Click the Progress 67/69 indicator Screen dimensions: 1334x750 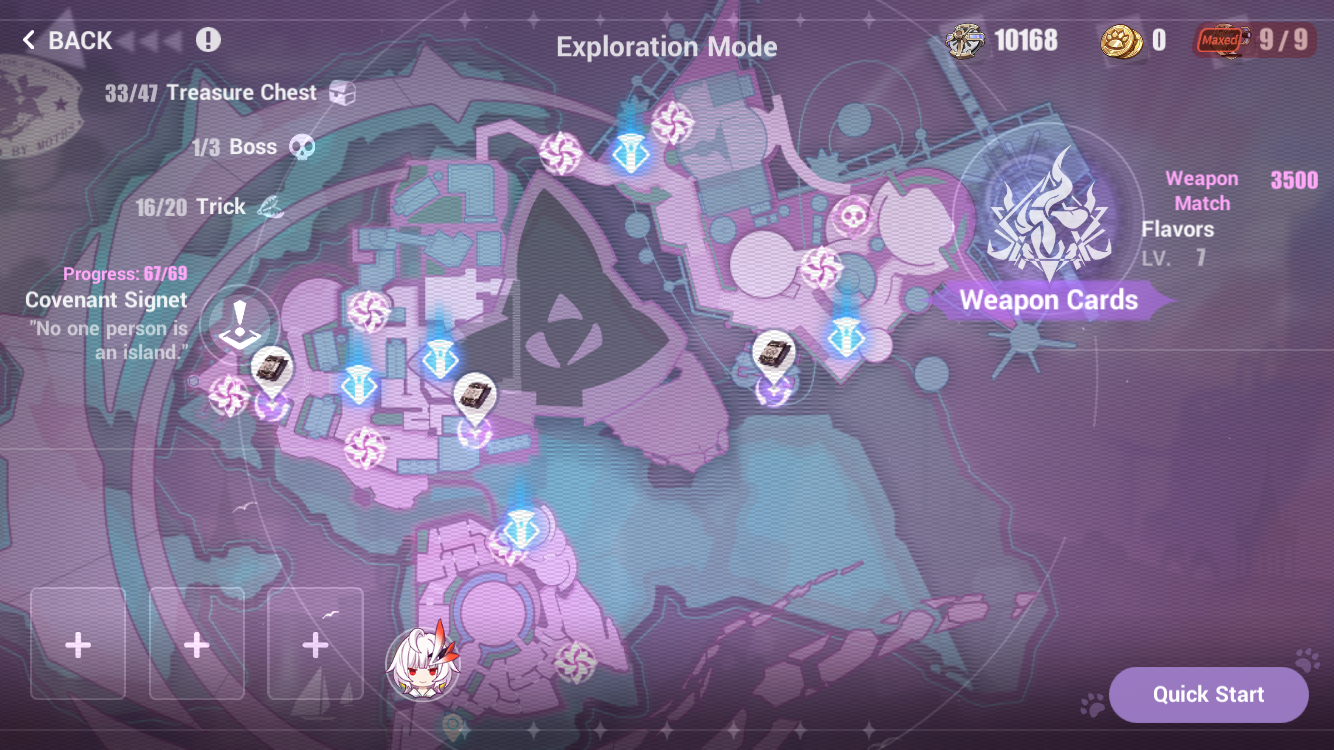click(x=125, y=272)
